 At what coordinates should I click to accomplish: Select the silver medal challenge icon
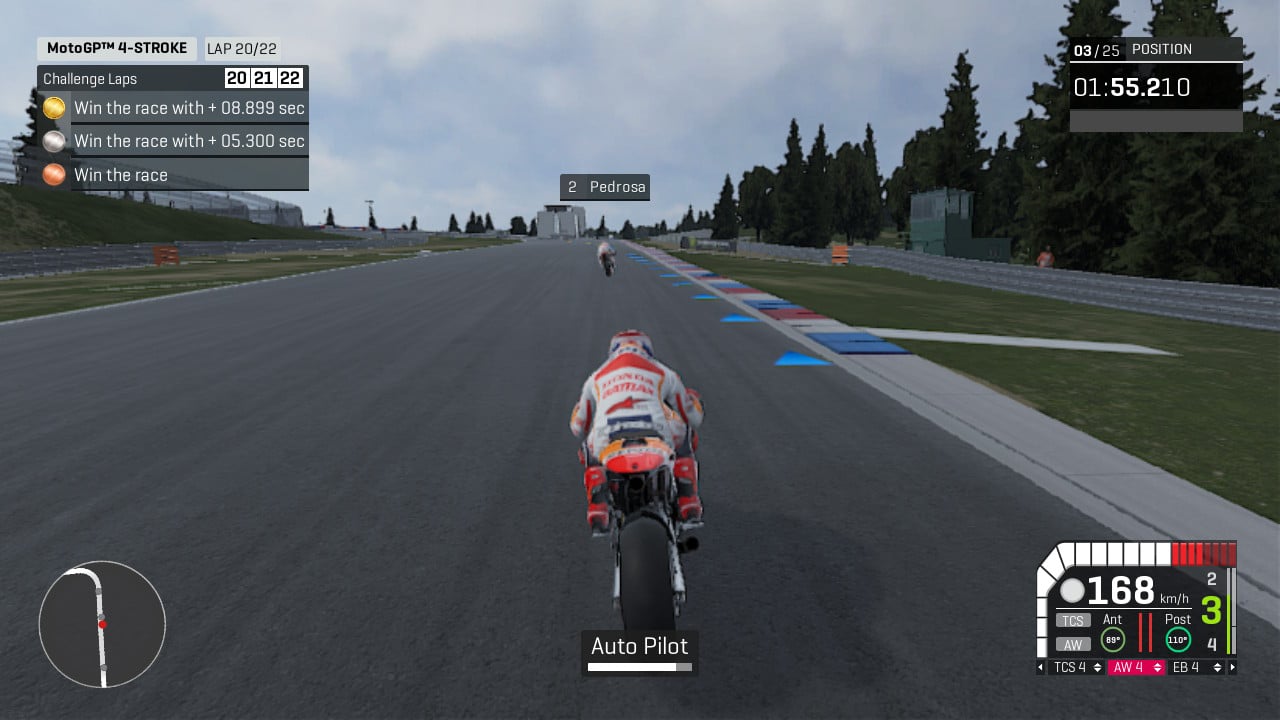(x=54, y=141)
